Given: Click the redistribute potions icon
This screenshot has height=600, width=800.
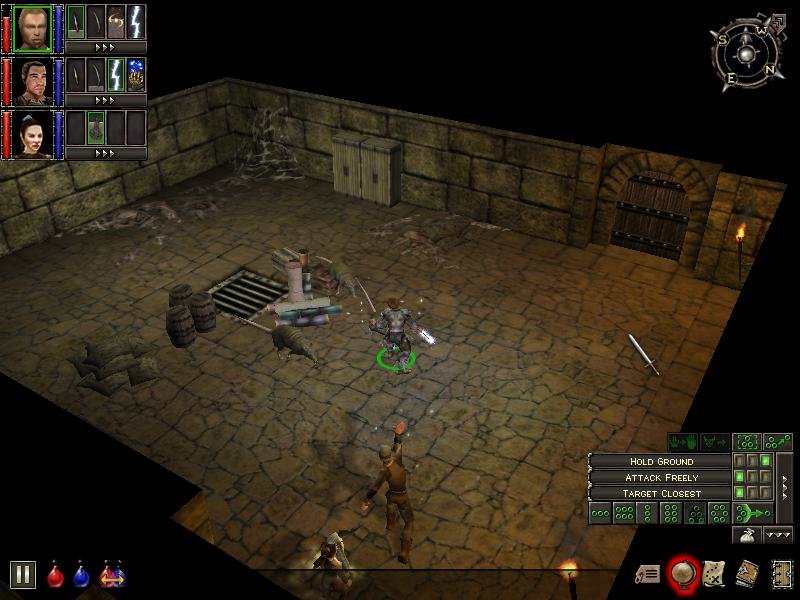Looking at the screenshot, I should click(x=110, y=576).
